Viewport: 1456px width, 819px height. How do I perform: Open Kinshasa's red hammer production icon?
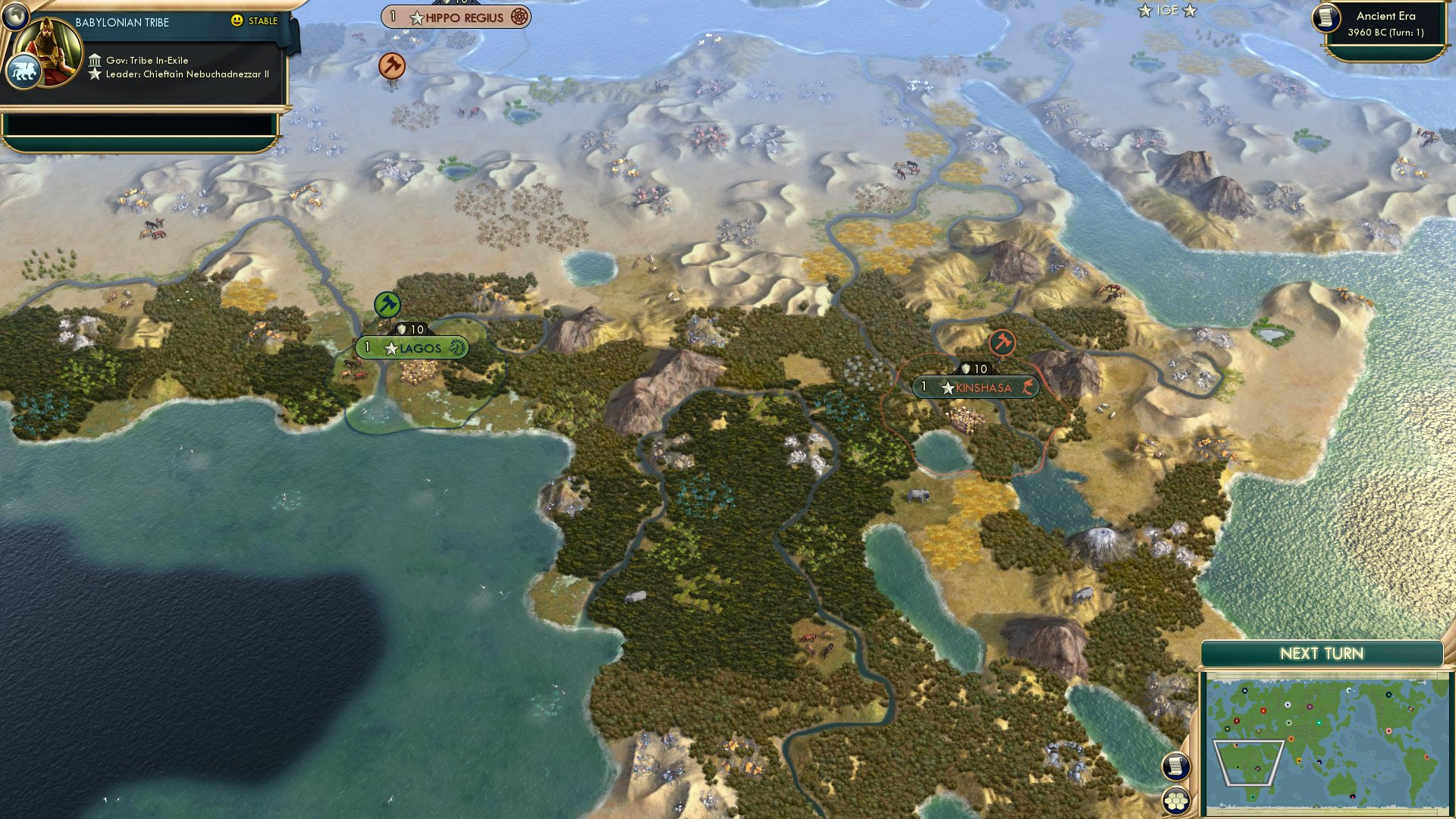(1003, 343)
